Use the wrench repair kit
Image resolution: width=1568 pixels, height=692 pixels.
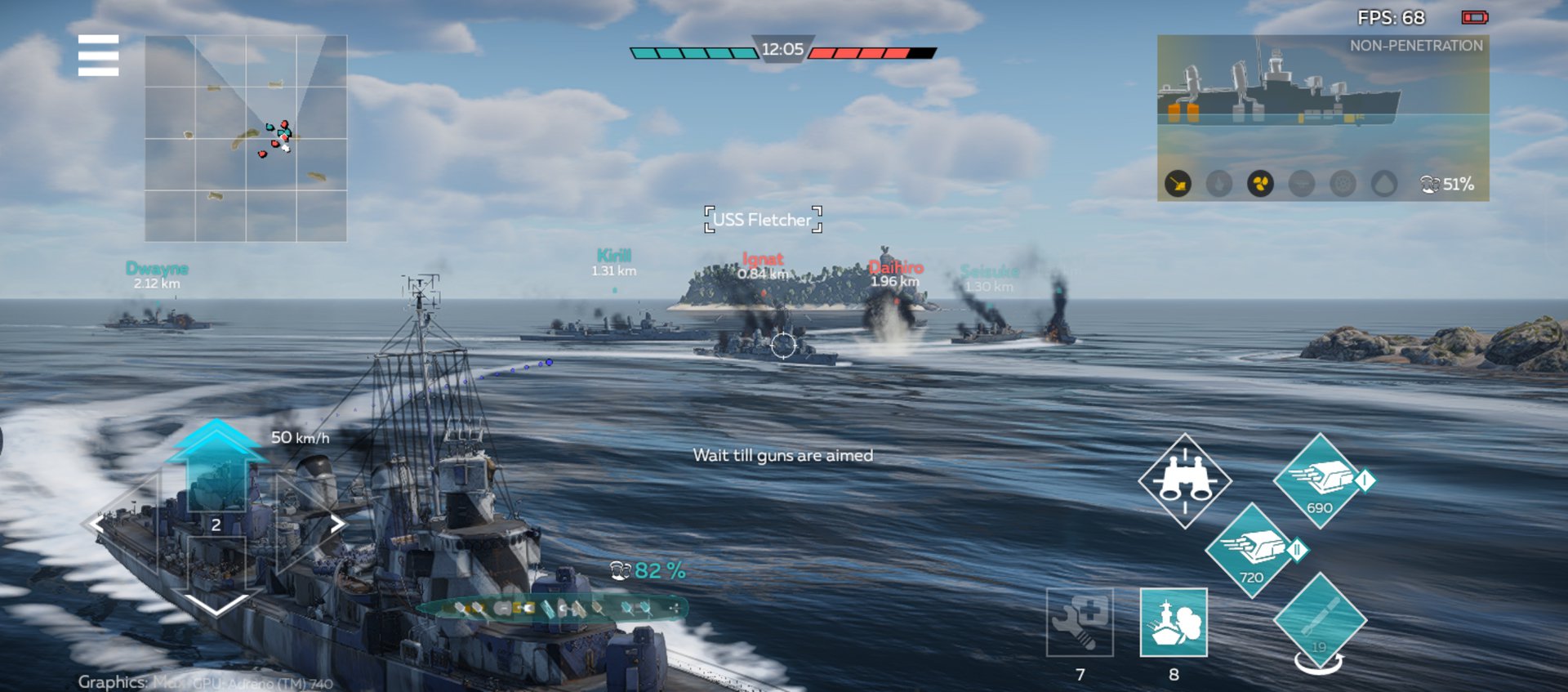(x=1080, y=623)
